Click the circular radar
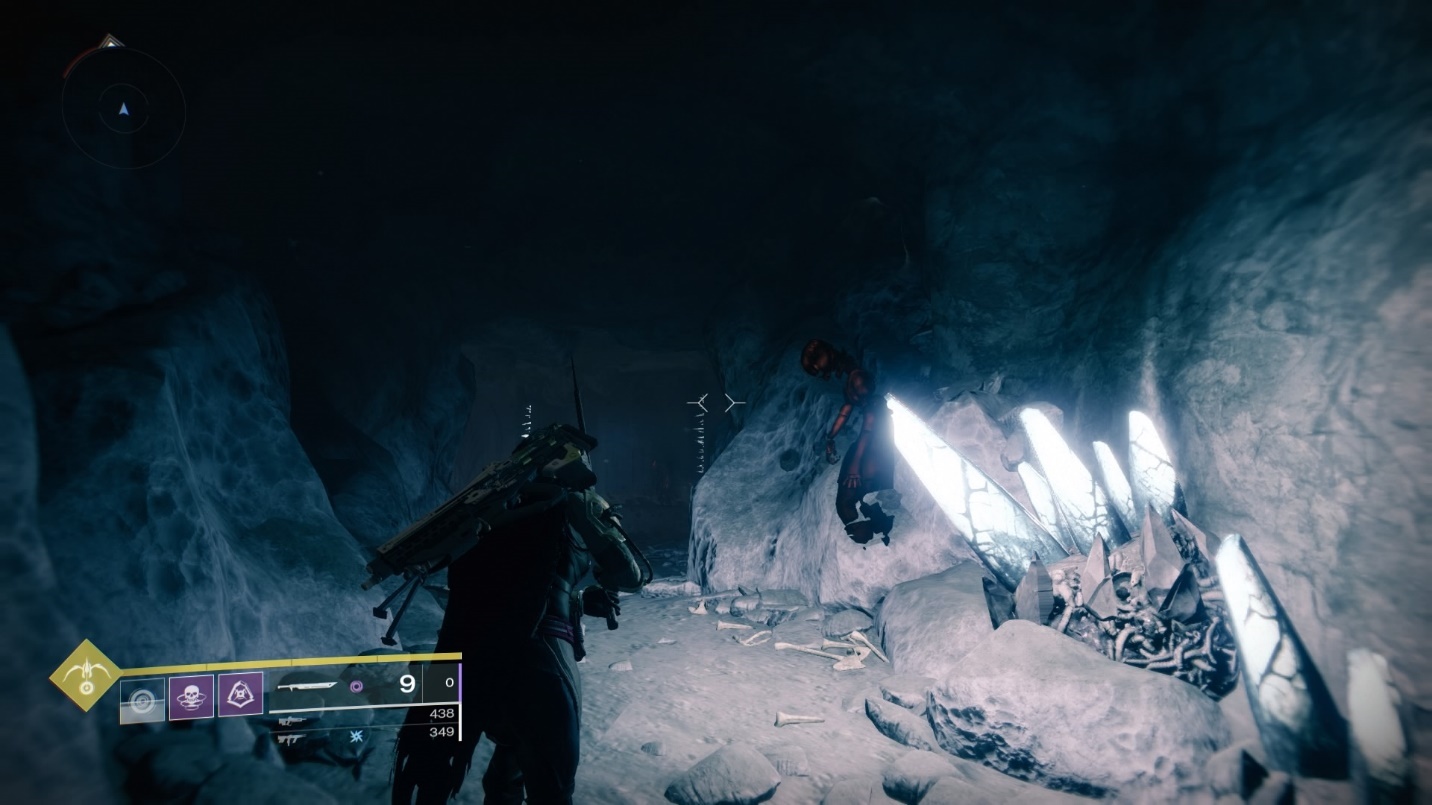This screenshot has height=805, width=1432. [123, 108]
